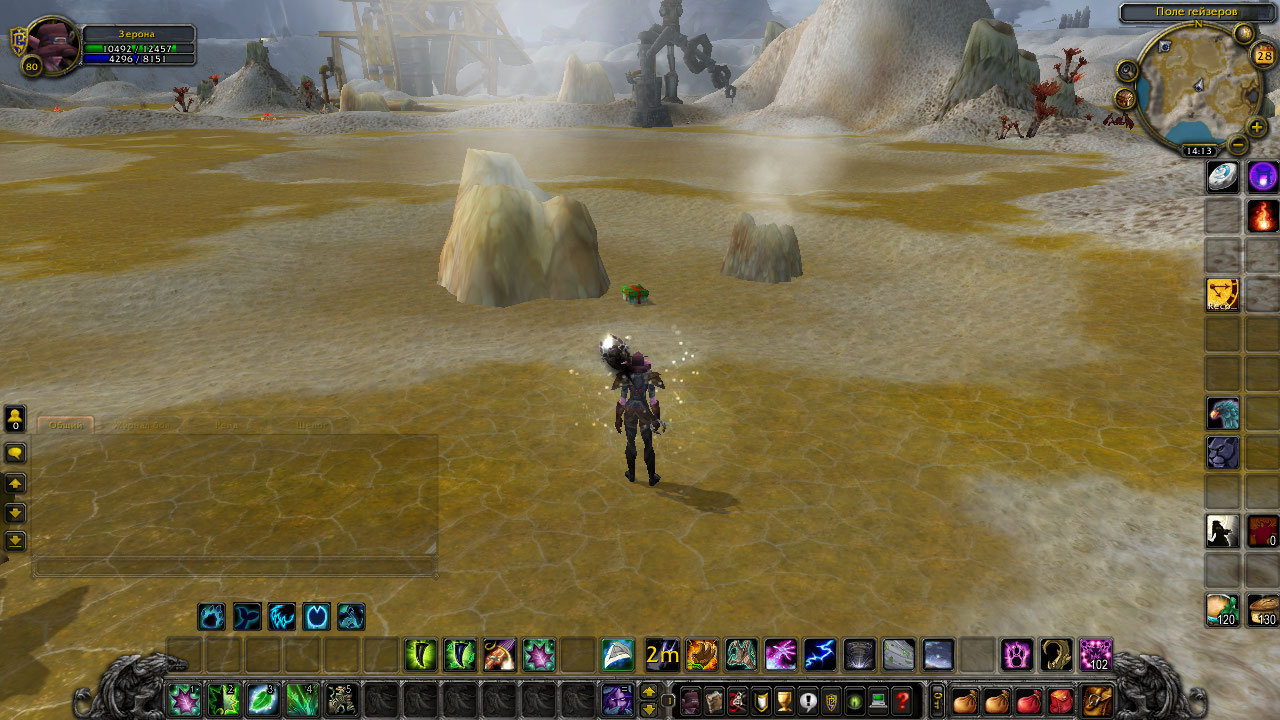Click the minimap zoom-in plus button
This screenshot has height=720, width=1280.
point(1257,128)
